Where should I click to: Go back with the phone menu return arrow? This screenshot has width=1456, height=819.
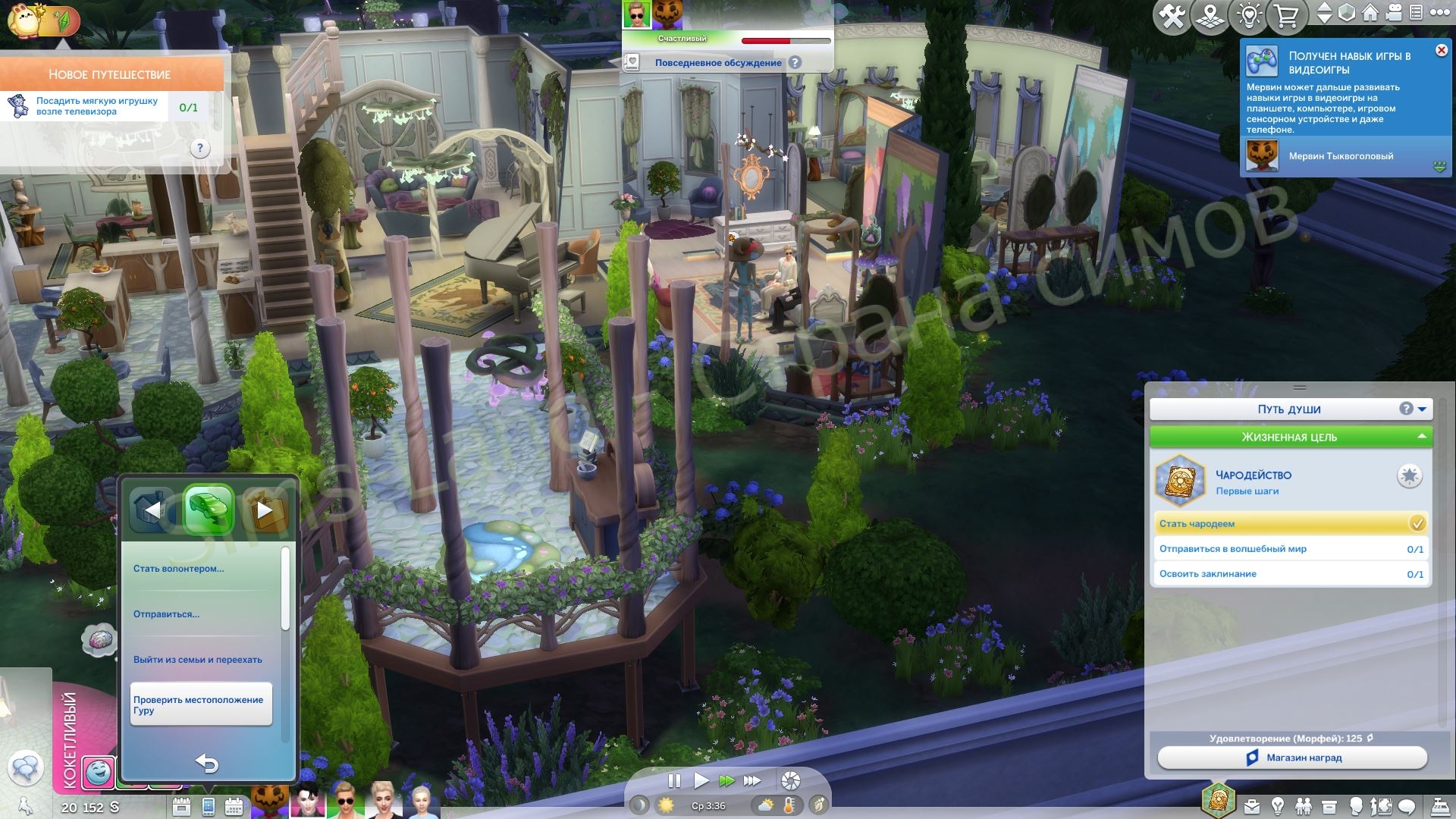click(x=206, y=764)
